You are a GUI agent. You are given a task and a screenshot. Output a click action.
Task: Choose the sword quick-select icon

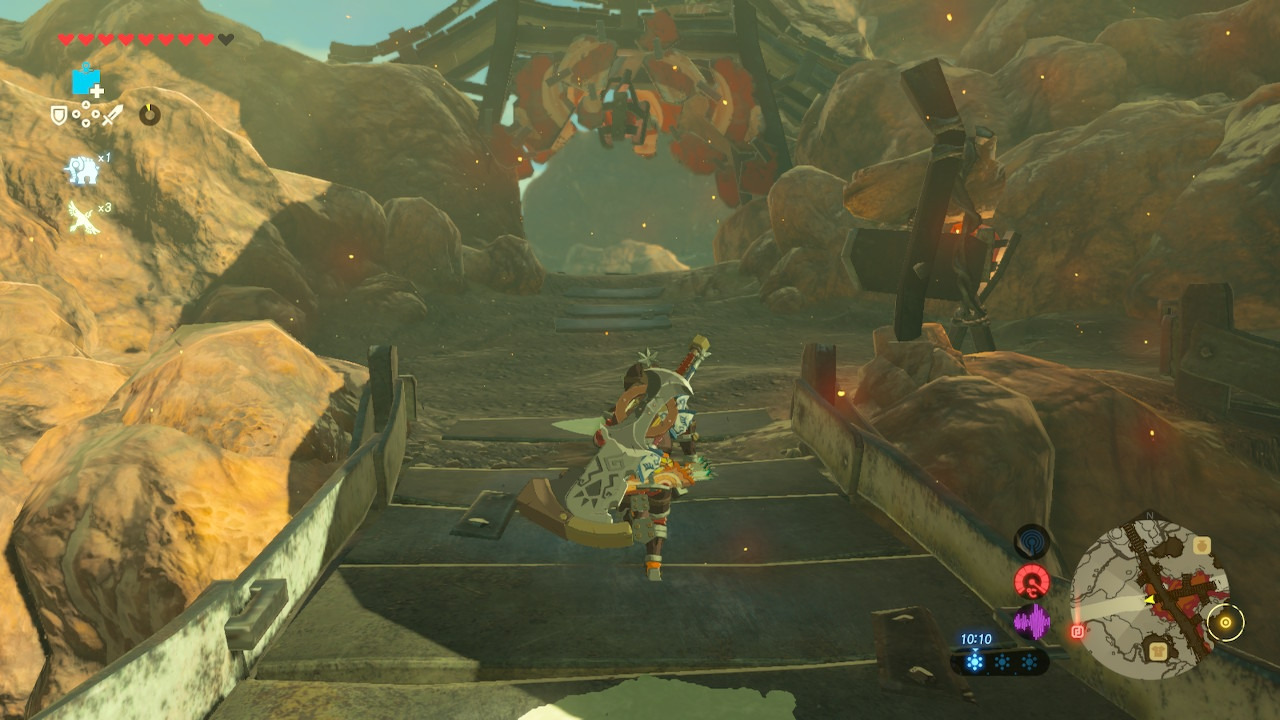click(112, 115)
